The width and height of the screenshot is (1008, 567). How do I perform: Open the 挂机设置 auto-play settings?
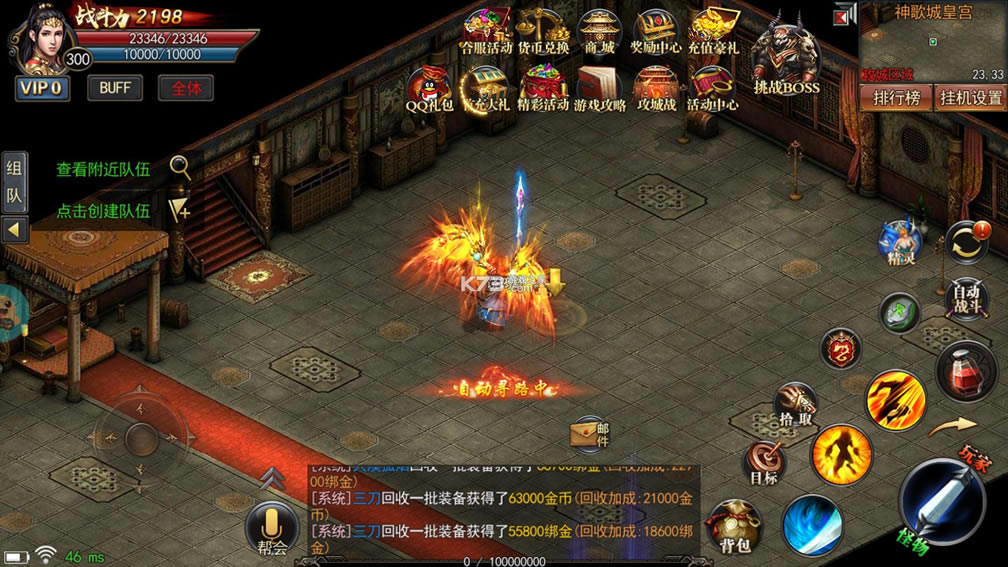point(969,98)
